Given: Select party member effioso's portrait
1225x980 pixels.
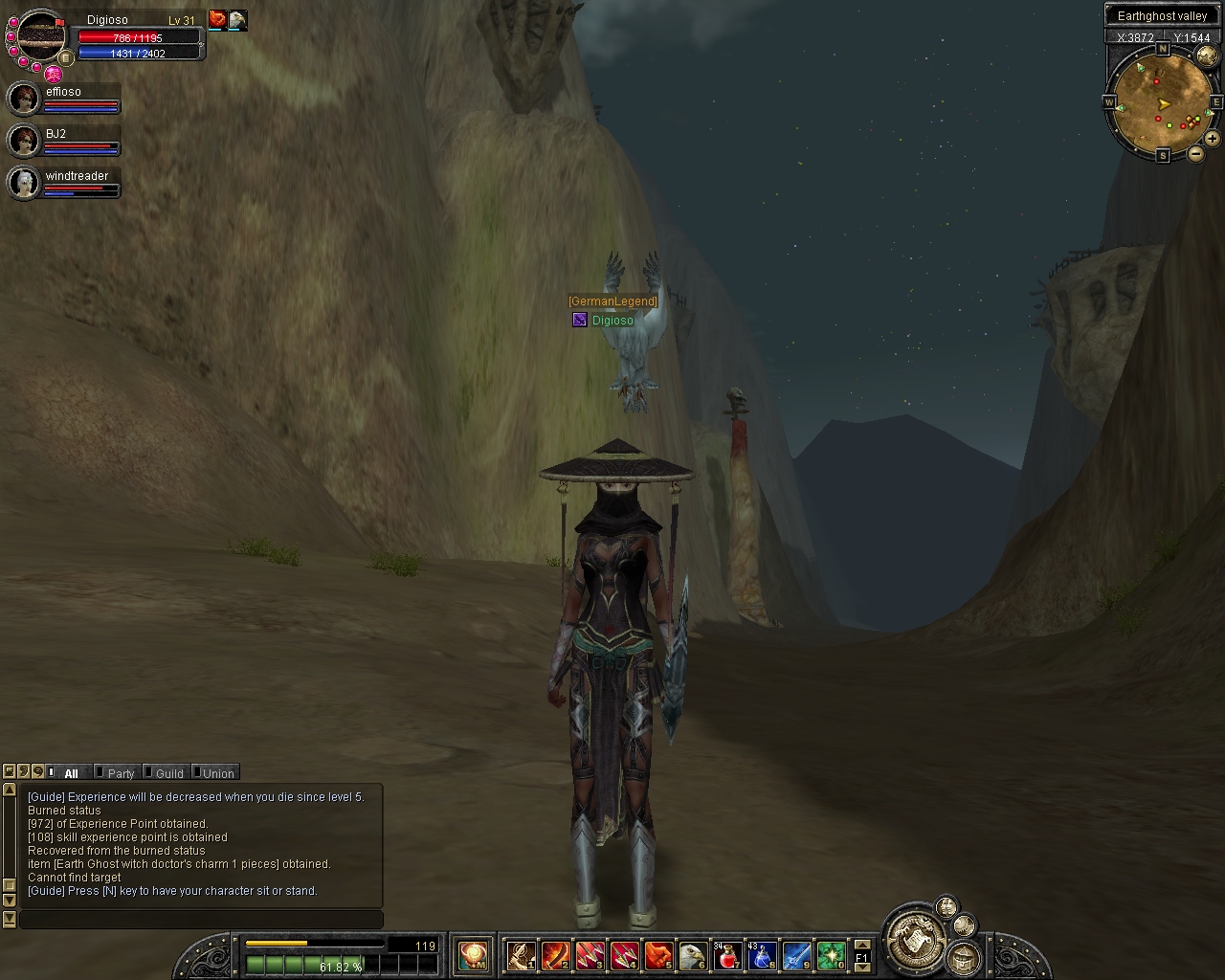Looking at the screenshot, I should [23, 99].
